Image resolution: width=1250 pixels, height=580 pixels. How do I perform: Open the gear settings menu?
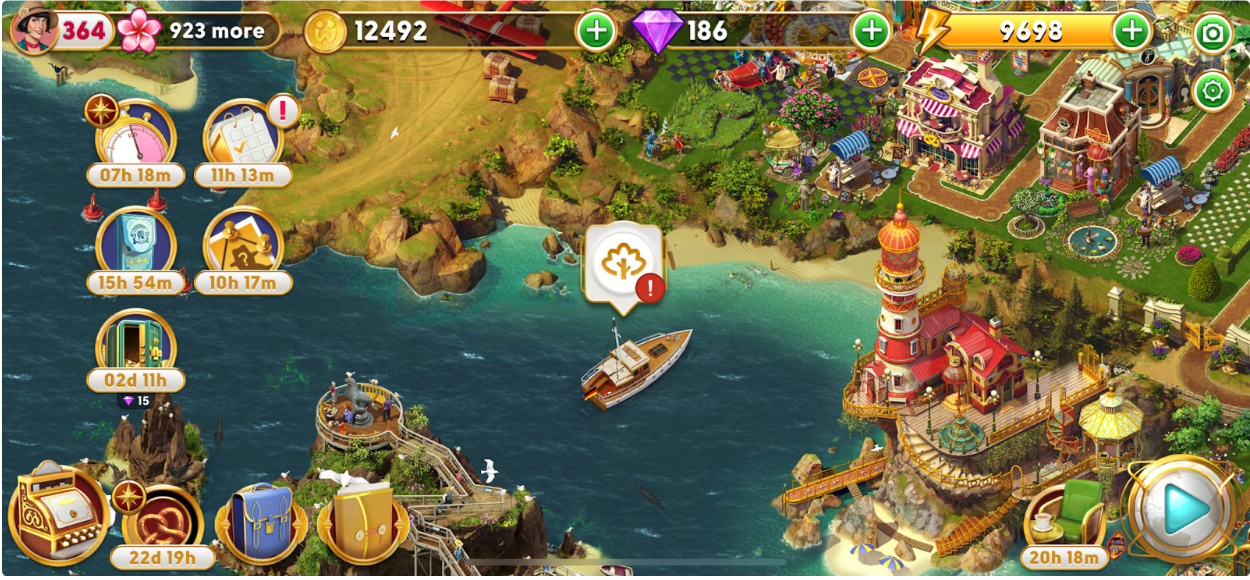(x=1213, y=92)
